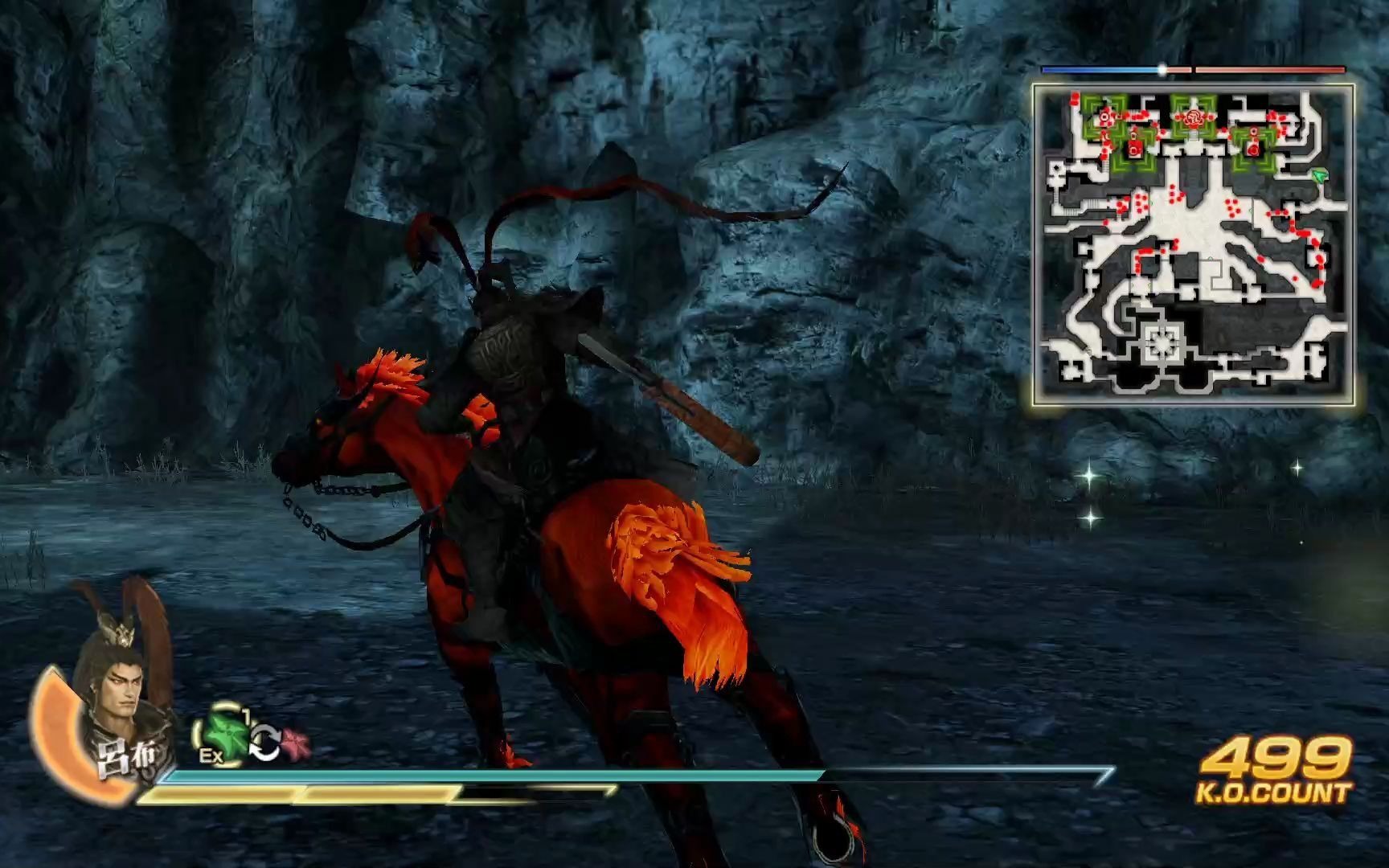Screen dimensions: 1389x868
Task: Click the white marker on the blue-red battle gauge
Action: 1163,70
